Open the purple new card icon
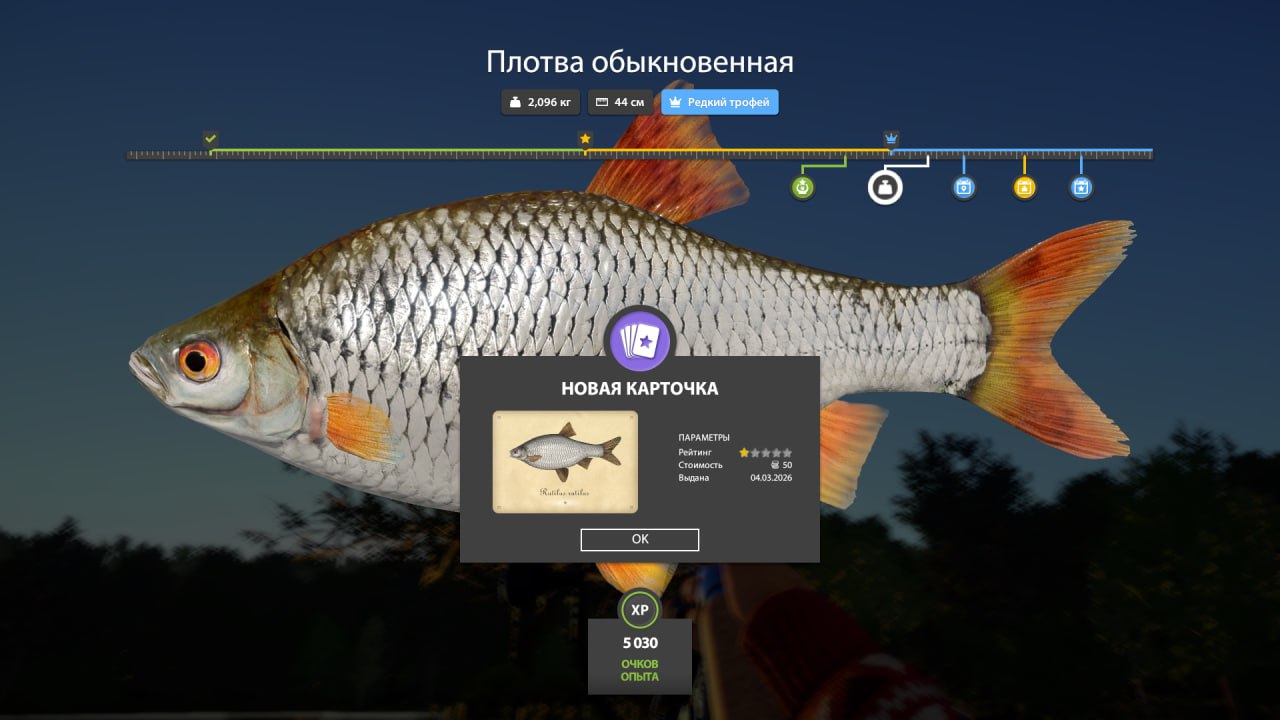 click(640, 340)
